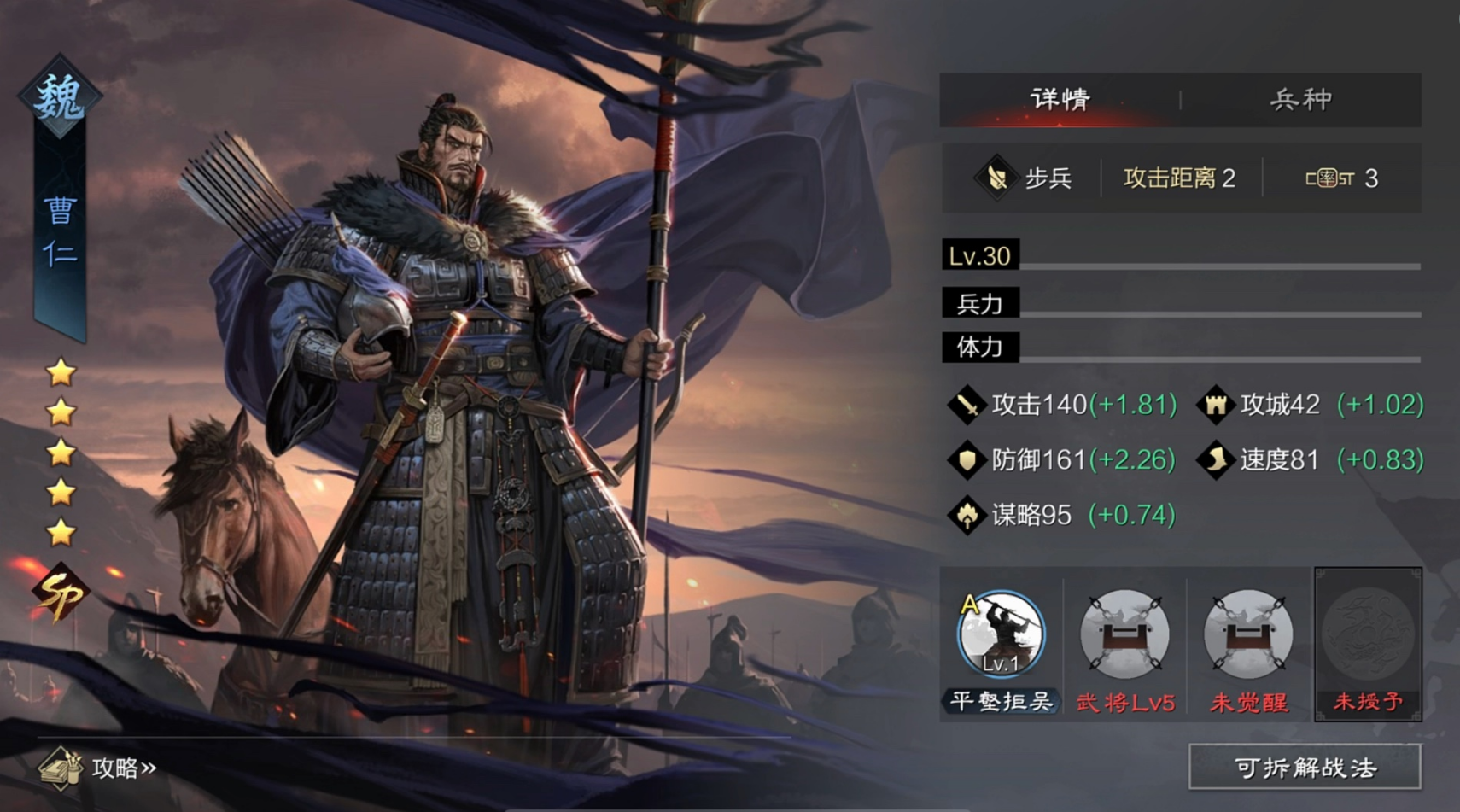Image resolution: width=1460 pixels, height=812 pixels.
Task: Tap the 步兵 troop type icon
Action: click(996, 178)
